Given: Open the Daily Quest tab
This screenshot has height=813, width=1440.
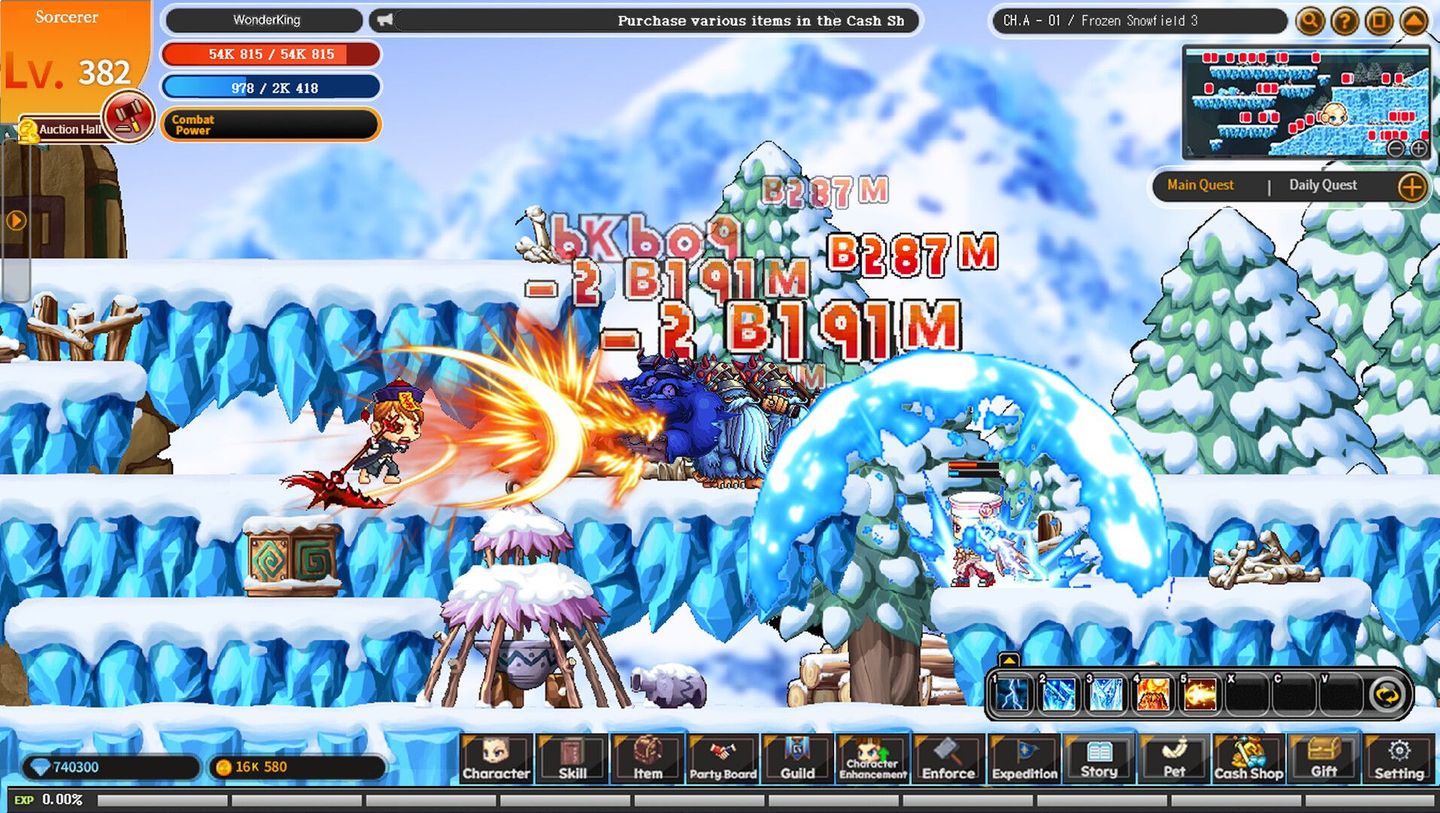Looking at the screenshot, I should (x=1322, y=186).
